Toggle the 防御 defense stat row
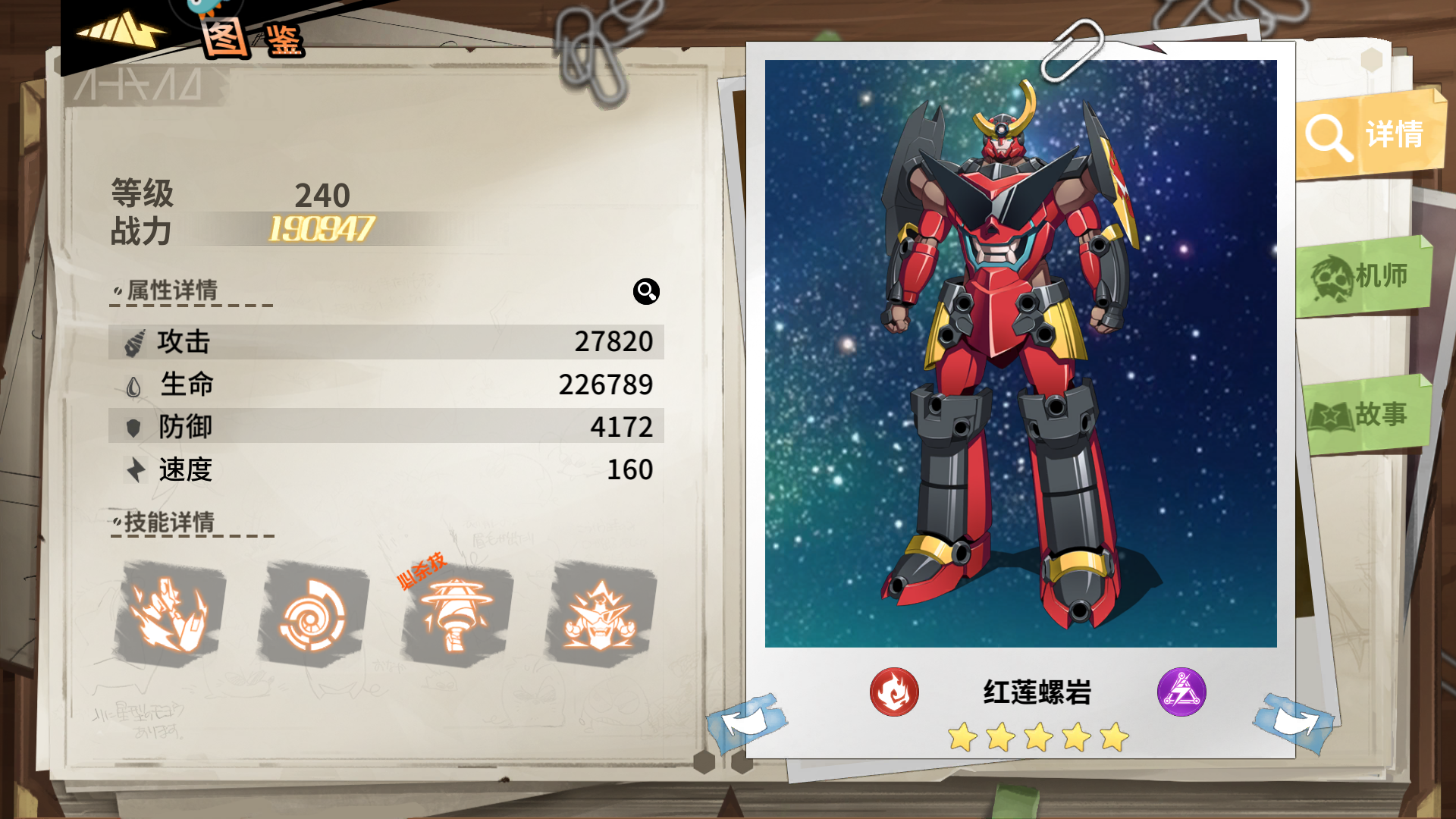Screen dimensions: 1456x819 click(387, 427)
